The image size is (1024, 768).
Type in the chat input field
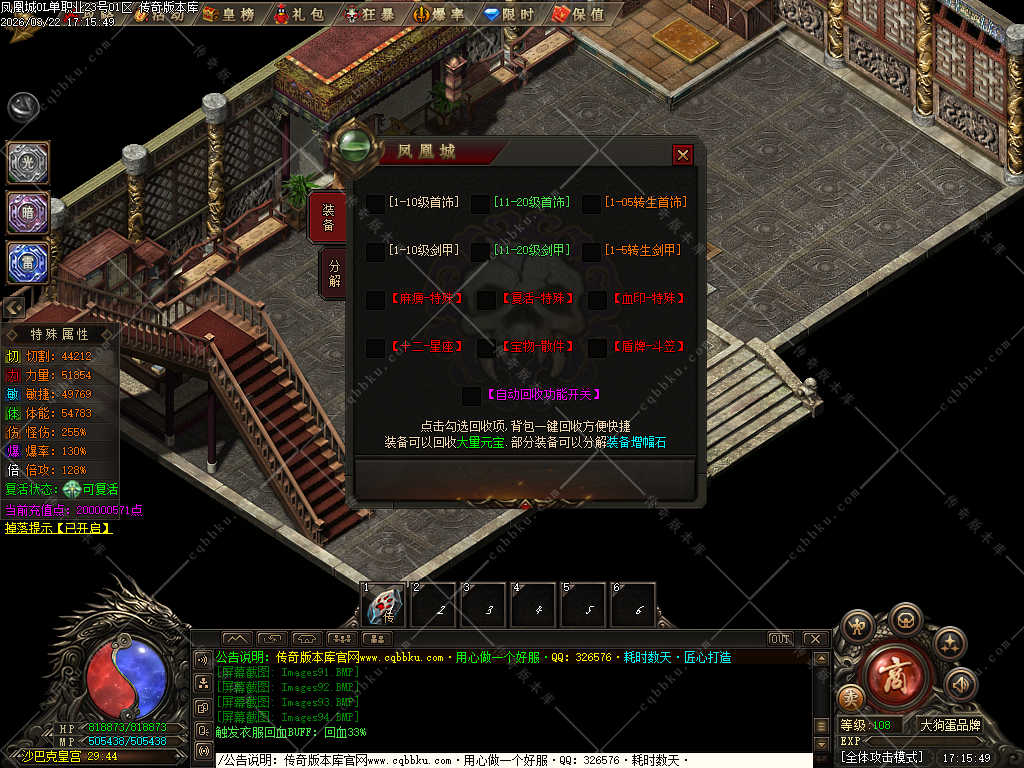510,760
